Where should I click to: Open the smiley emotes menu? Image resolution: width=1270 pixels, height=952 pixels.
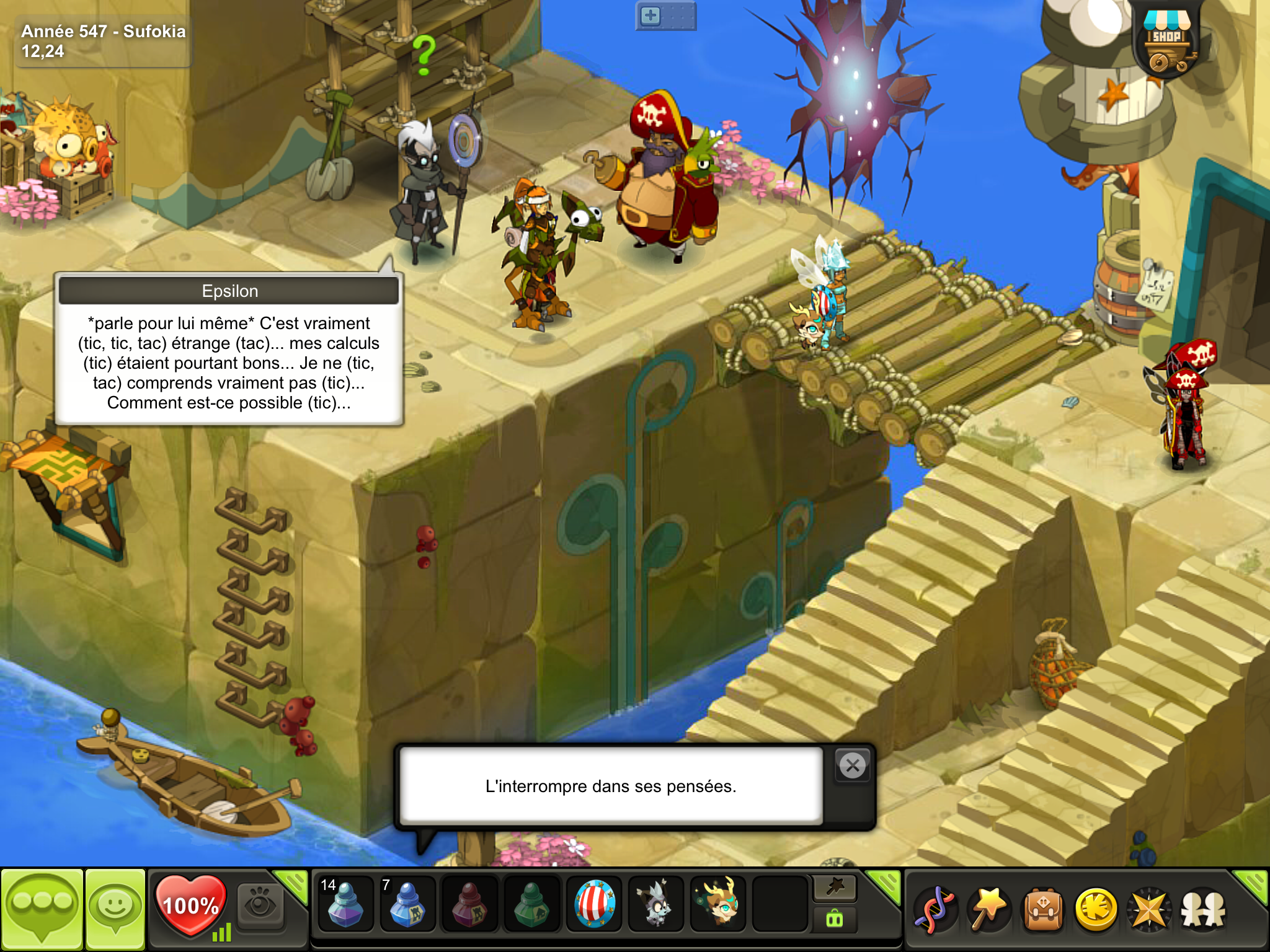115,909
